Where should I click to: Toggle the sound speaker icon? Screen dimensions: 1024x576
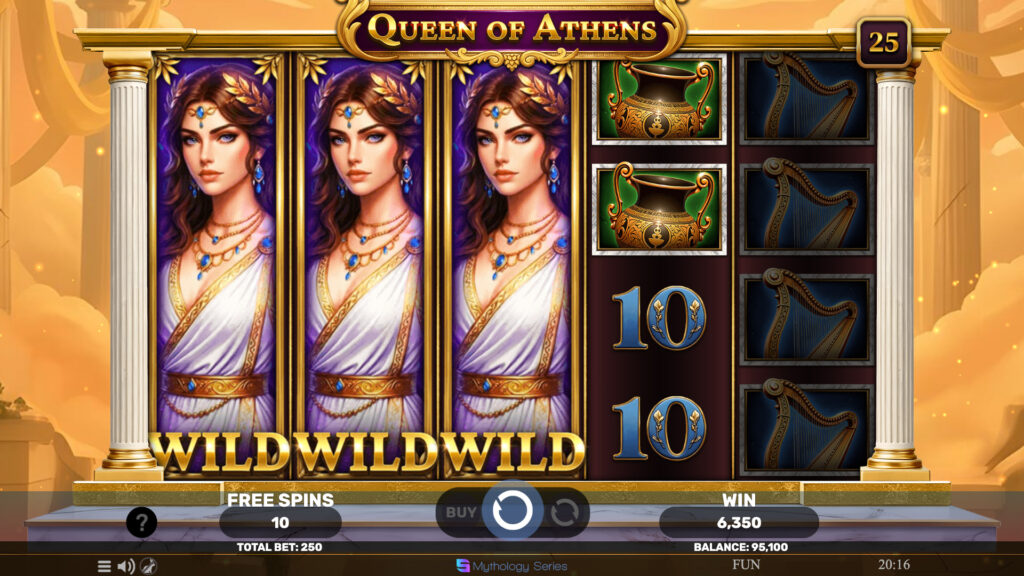[126, 566]
